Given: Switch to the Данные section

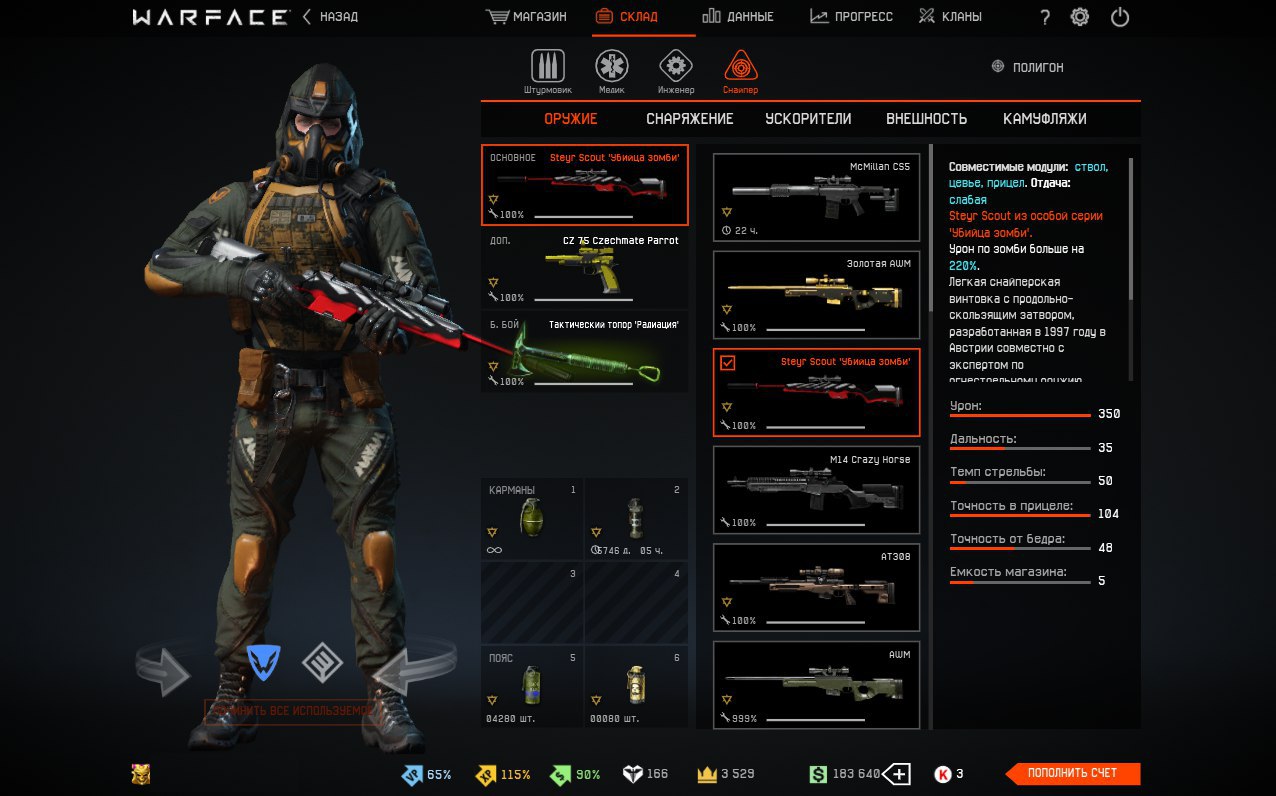Looking at the screenshot, I should [x=738, y=17].
